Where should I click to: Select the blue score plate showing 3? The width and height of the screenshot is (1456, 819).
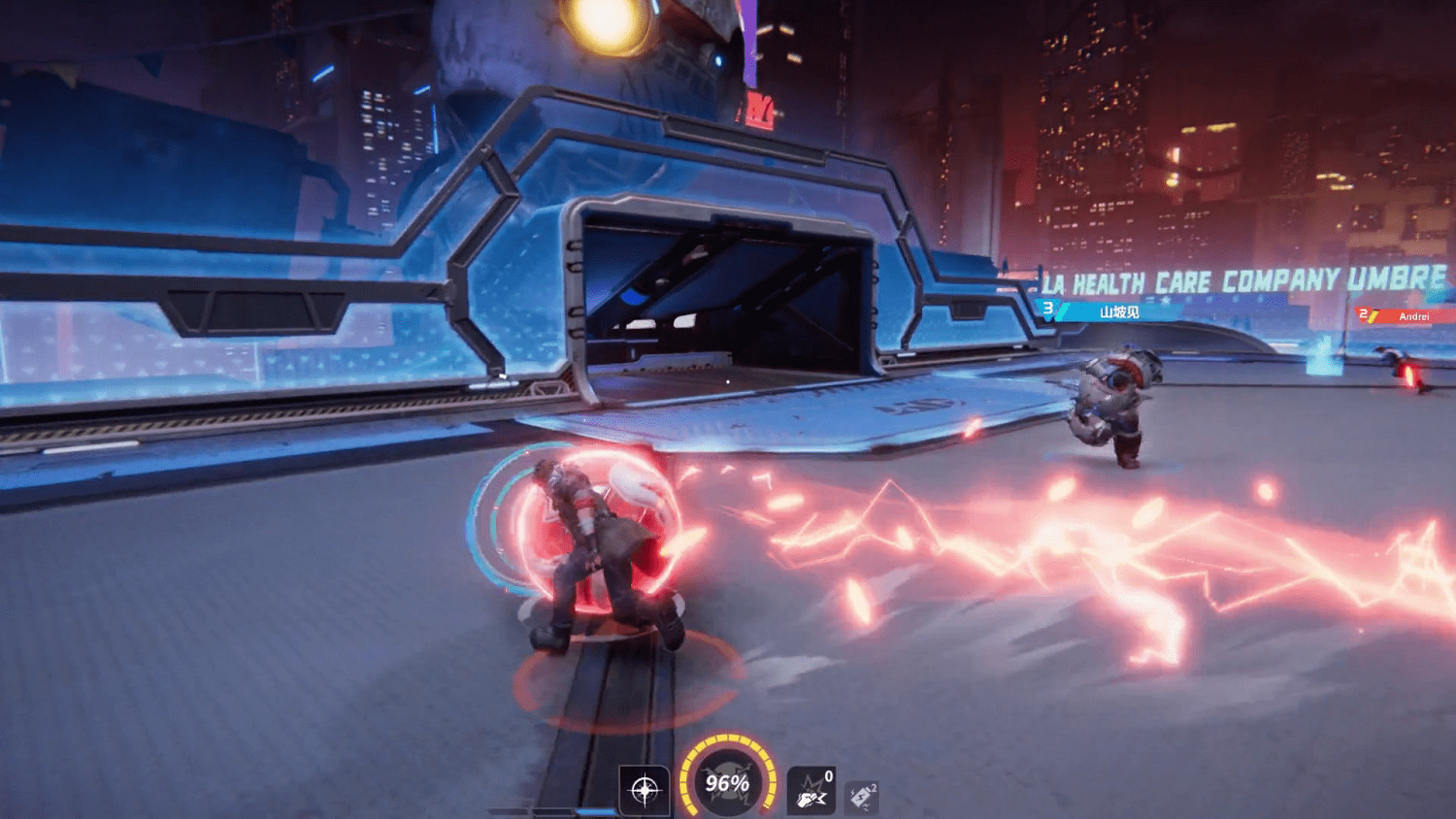1048,309
